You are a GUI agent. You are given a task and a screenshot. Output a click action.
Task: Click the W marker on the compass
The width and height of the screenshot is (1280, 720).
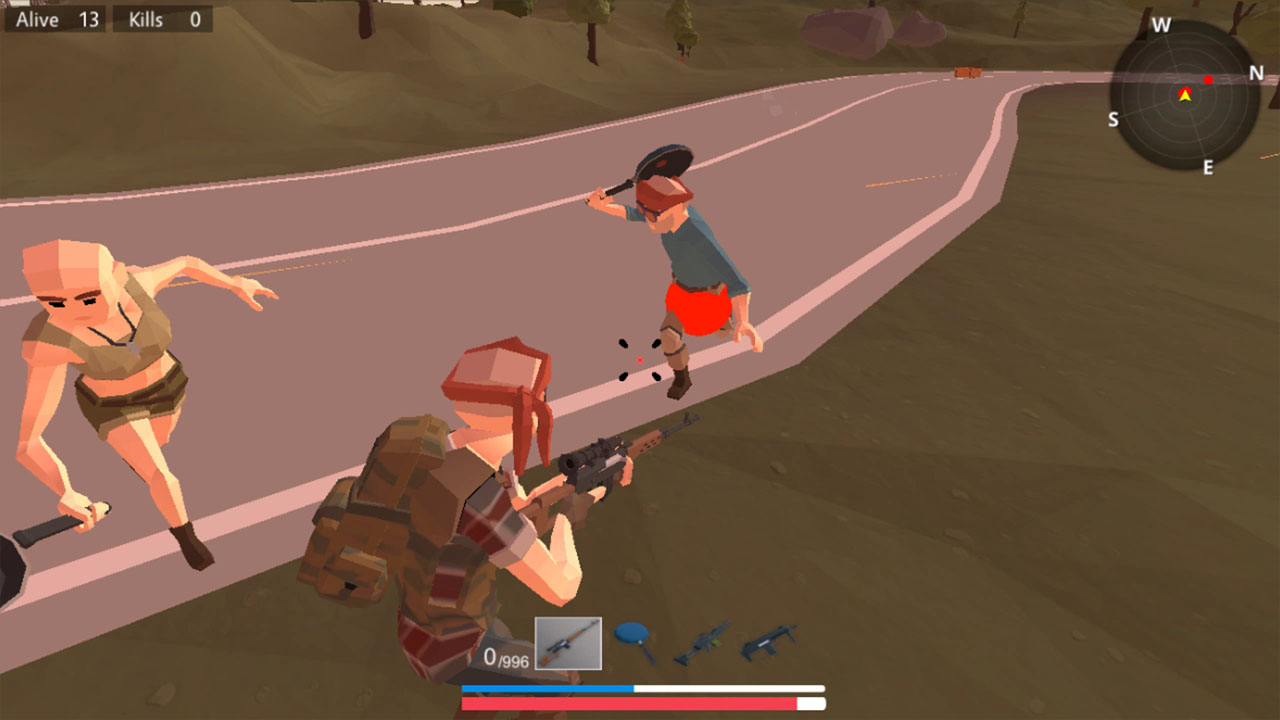coord(1161,23)
